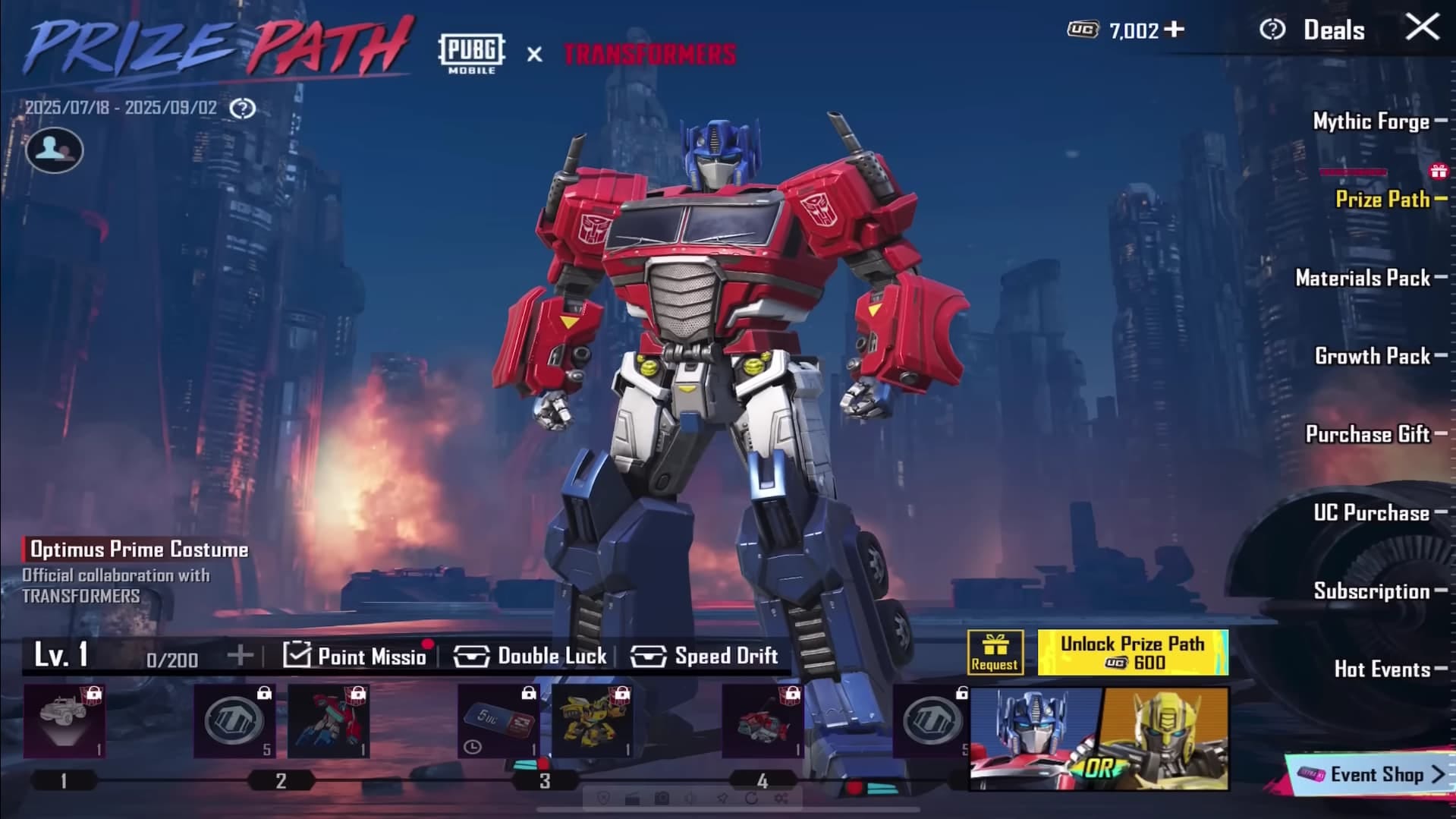
Task: Open the Mythic Forge tab
Action: (x=1371, y=121)
